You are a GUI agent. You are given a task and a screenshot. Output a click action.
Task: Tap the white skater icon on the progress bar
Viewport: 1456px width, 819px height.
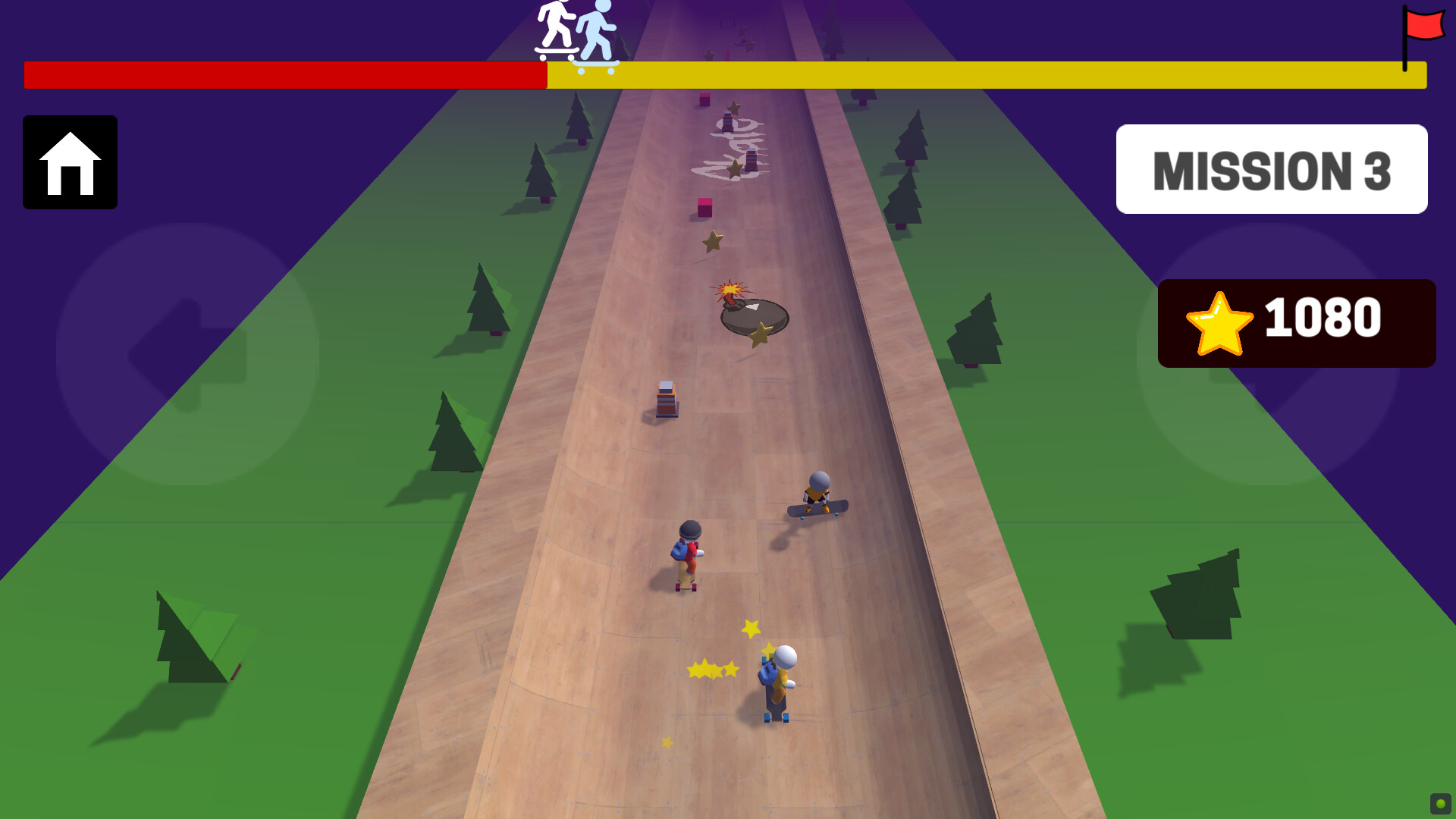point(554,30)
